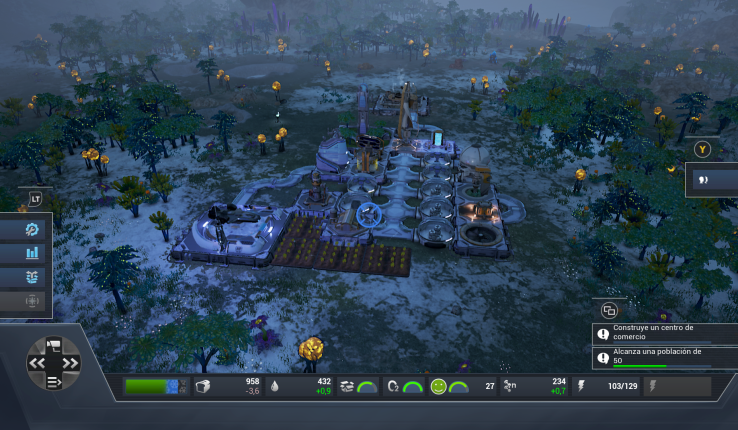738x430 pixels.
Task: Click the lightning bolt power icon
Action: point(582,386)
